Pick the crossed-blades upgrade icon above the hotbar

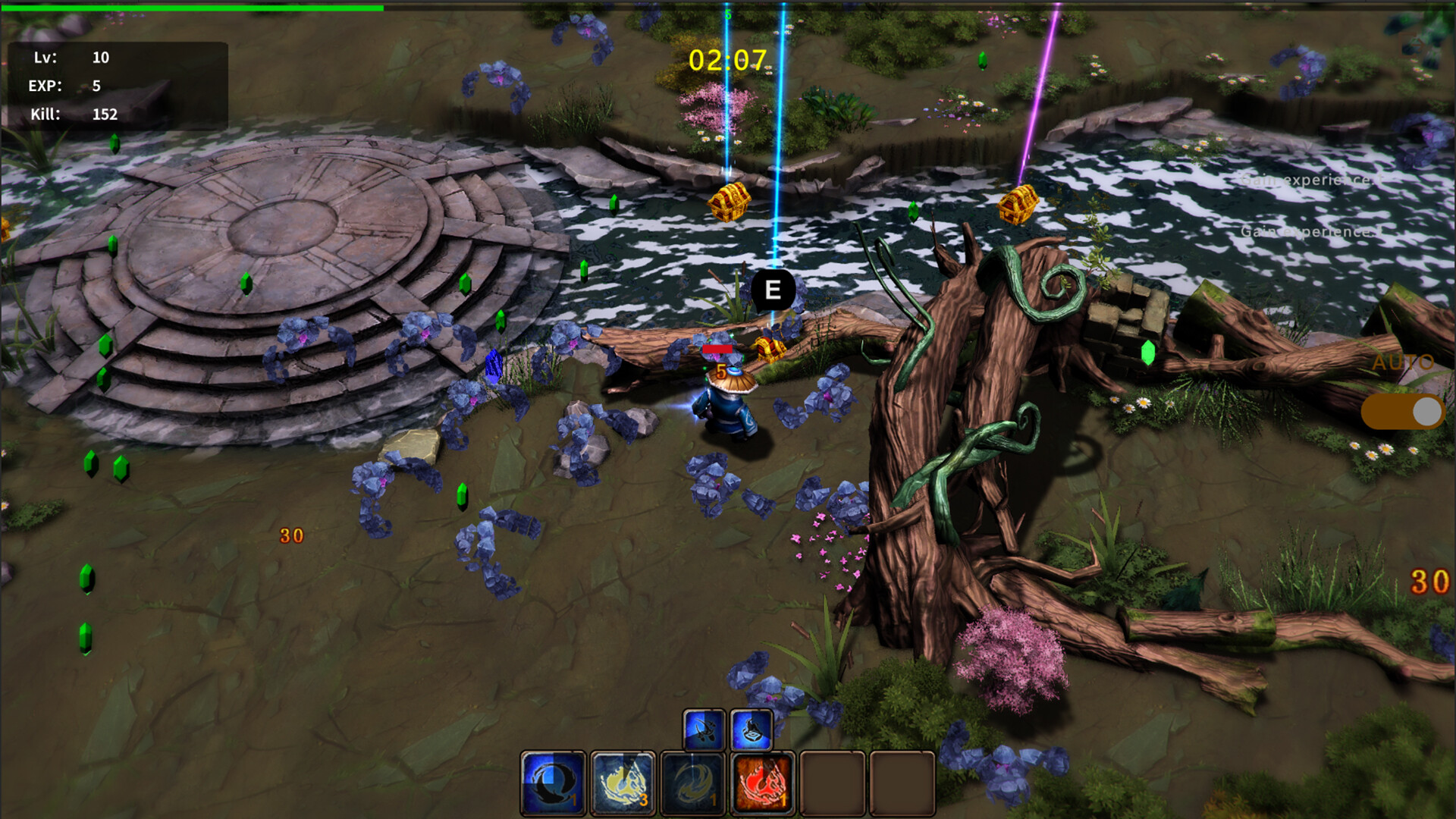tap(705, 731)
